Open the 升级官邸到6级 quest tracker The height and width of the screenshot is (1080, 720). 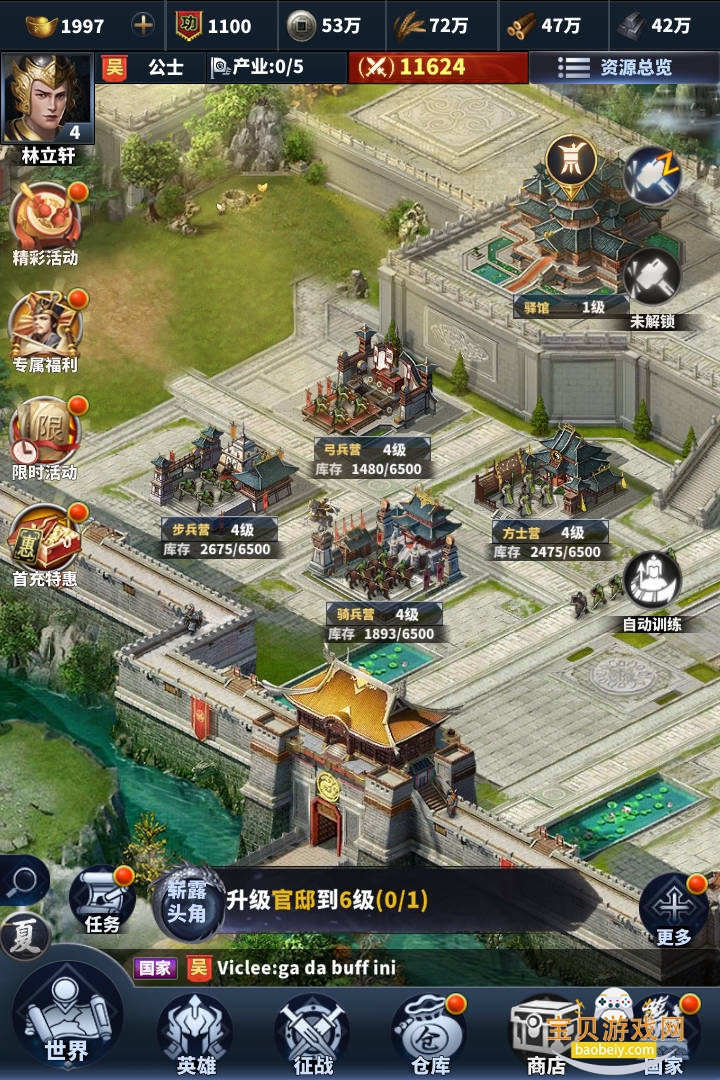pyautogui.click(x=330, y=900)
